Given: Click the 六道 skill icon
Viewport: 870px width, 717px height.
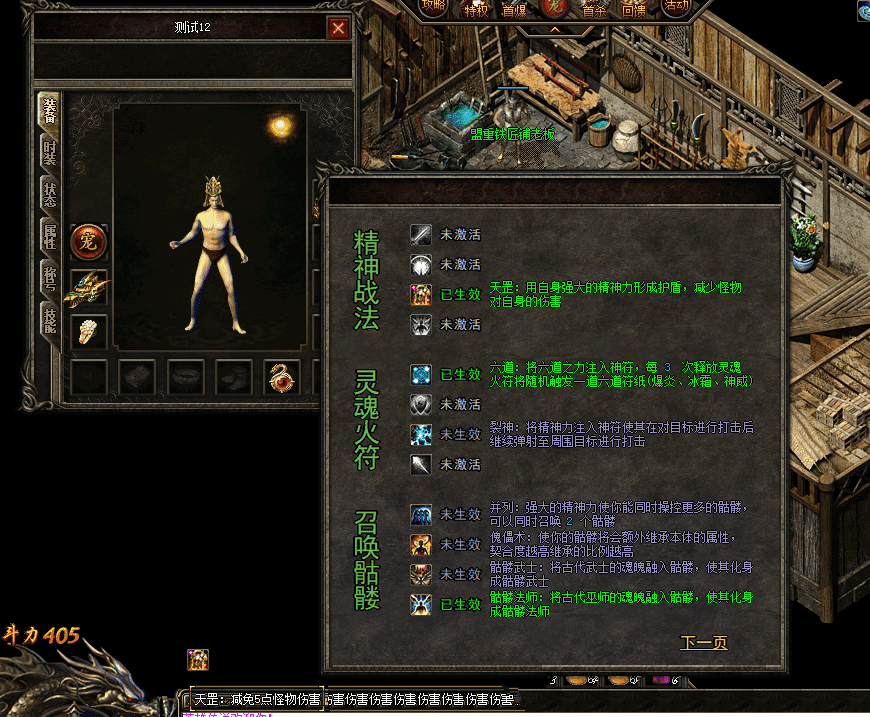Looking at the screenshot, I should pos(421,374).
